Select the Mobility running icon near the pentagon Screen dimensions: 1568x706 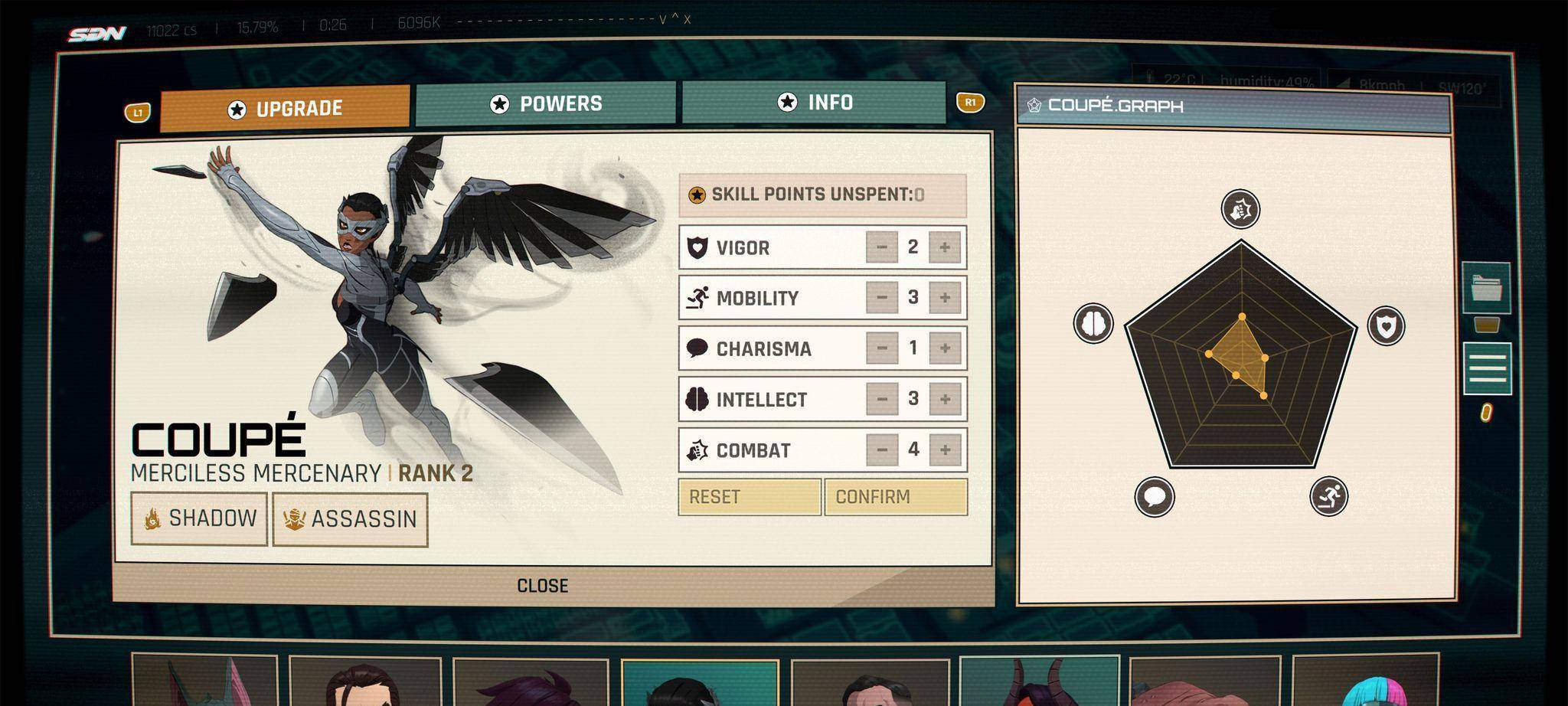1331,496
